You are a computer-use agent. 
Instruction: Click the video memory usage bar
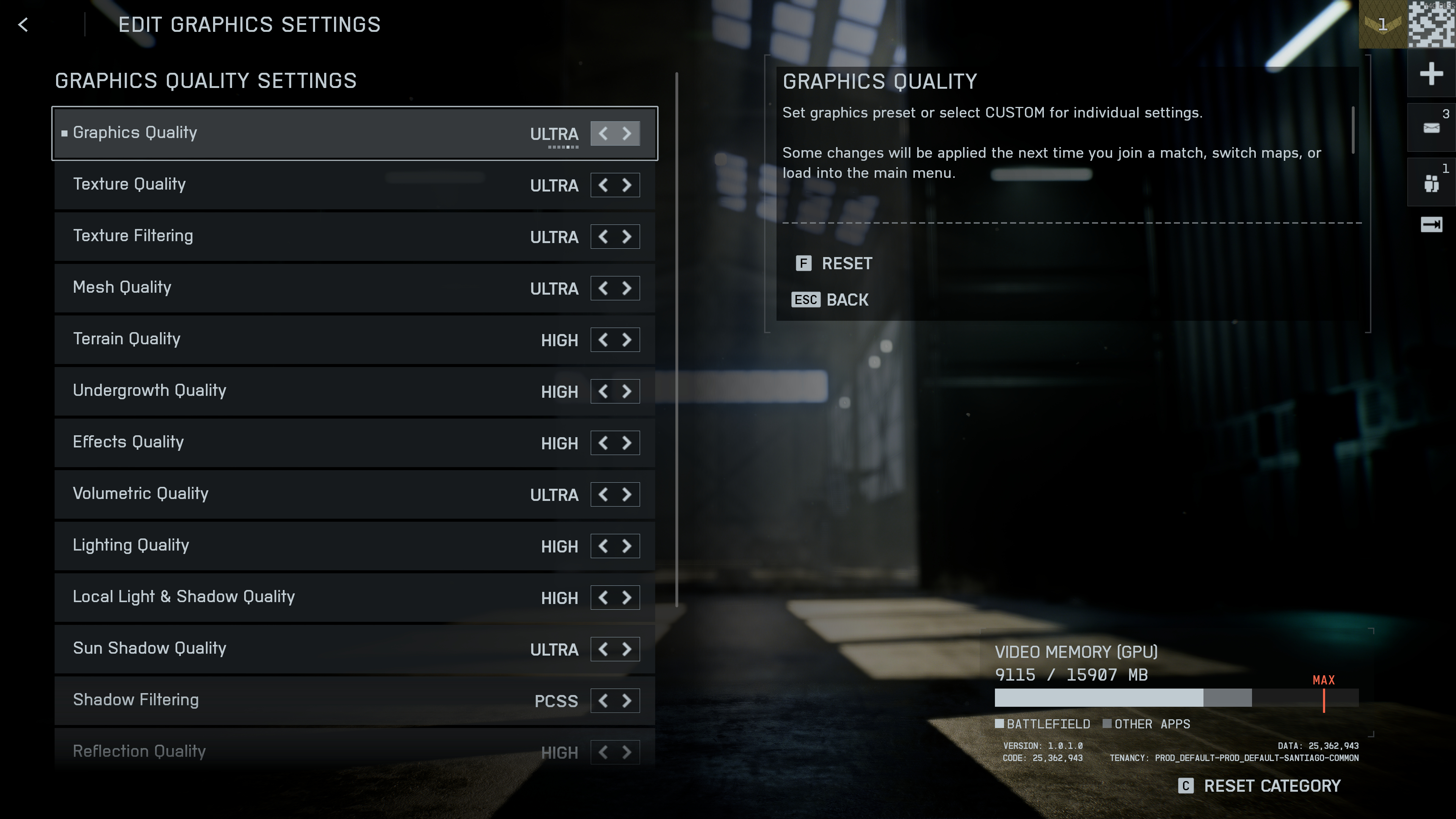tap(1176, 698)
